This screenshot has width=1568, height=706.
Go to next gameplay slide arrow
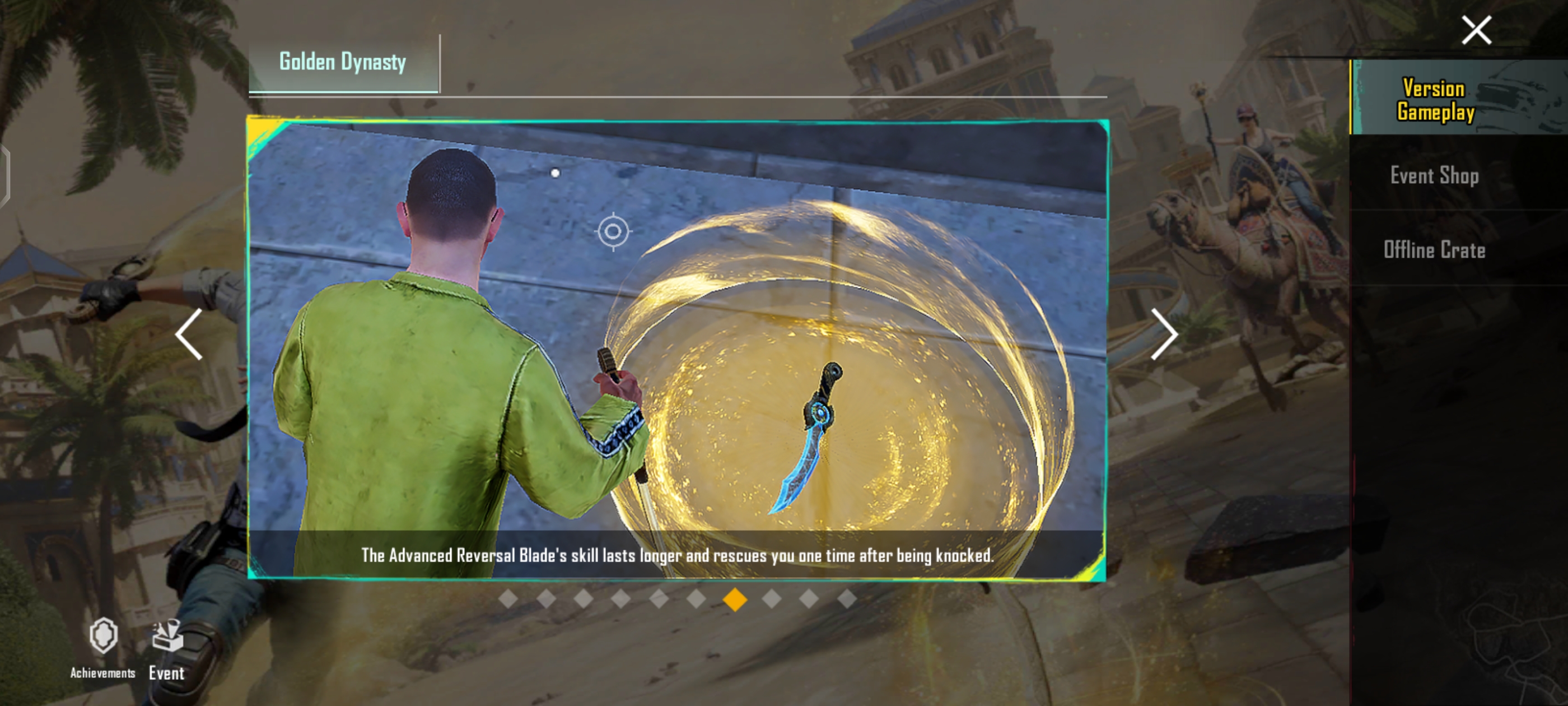pyautogui.click(x=1164, y=334)
